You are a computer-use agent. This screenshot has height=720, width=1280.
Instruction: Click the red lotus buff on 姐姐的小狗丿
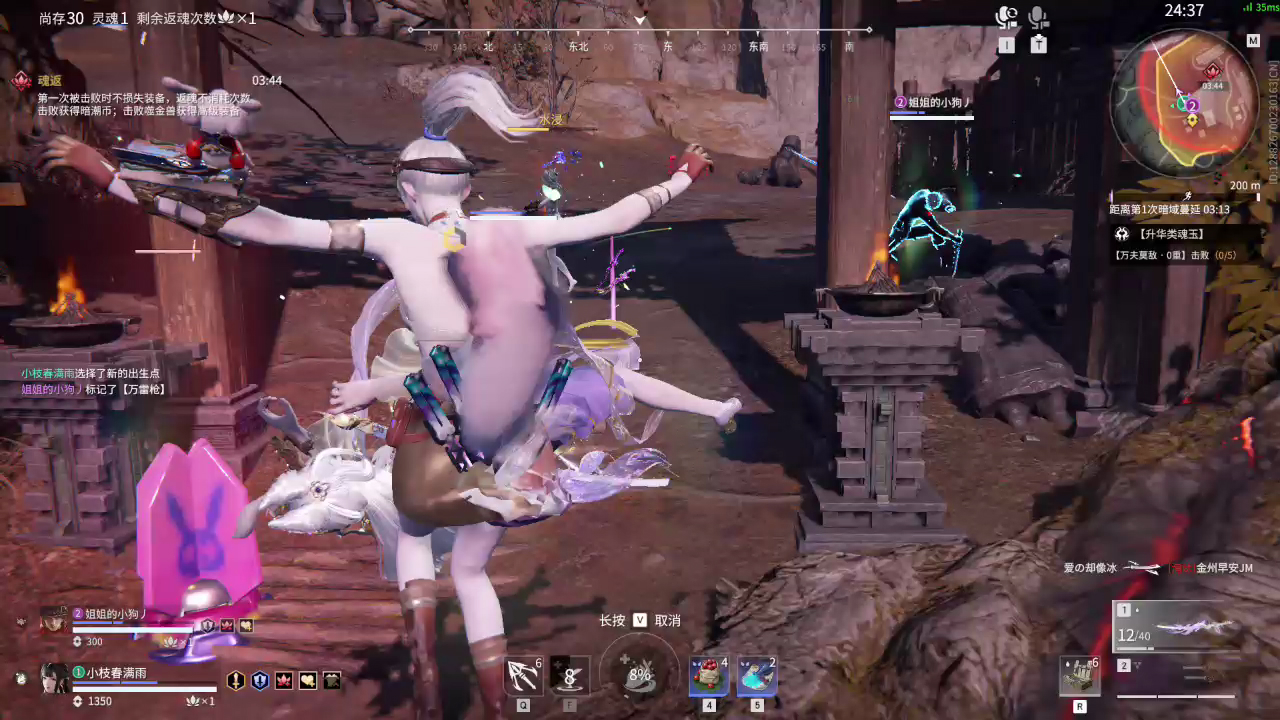(227, 625)
